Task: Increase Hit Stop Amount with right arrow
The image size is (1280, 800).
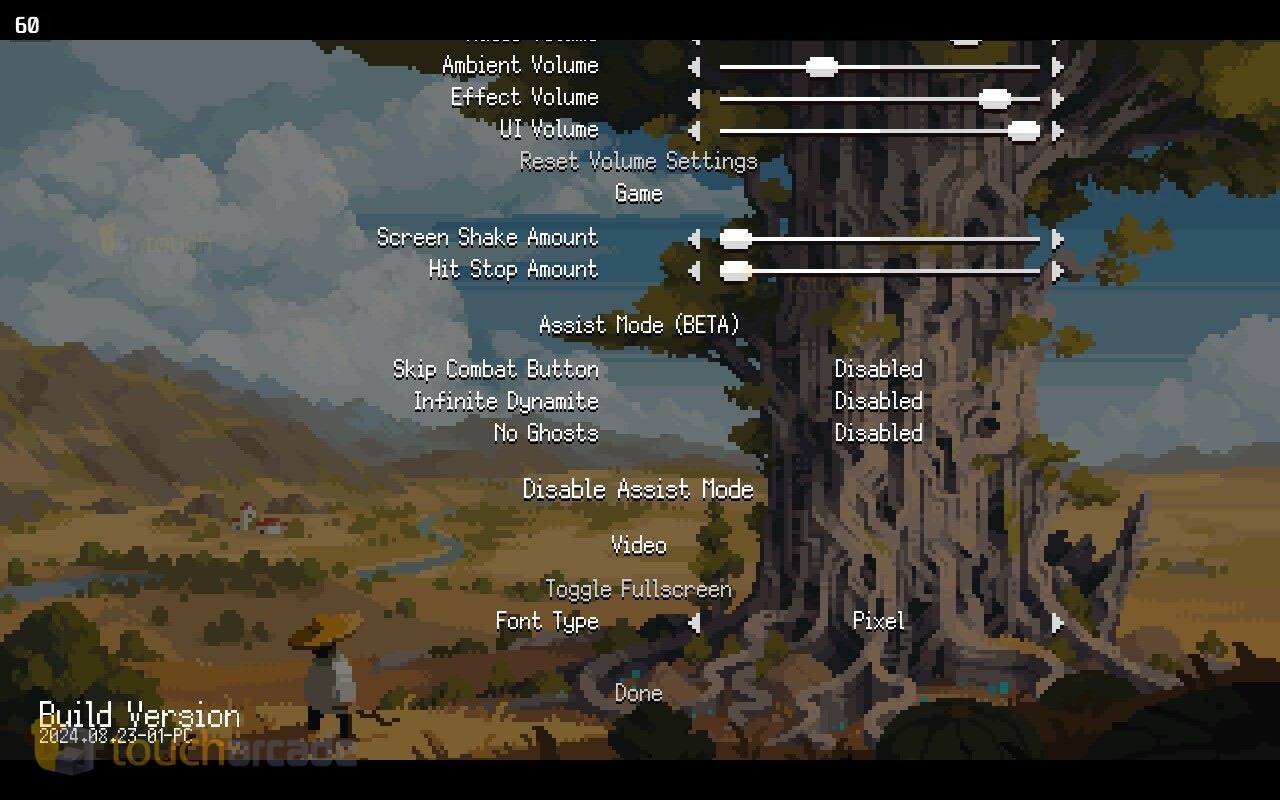Action: coord(1057,271)
